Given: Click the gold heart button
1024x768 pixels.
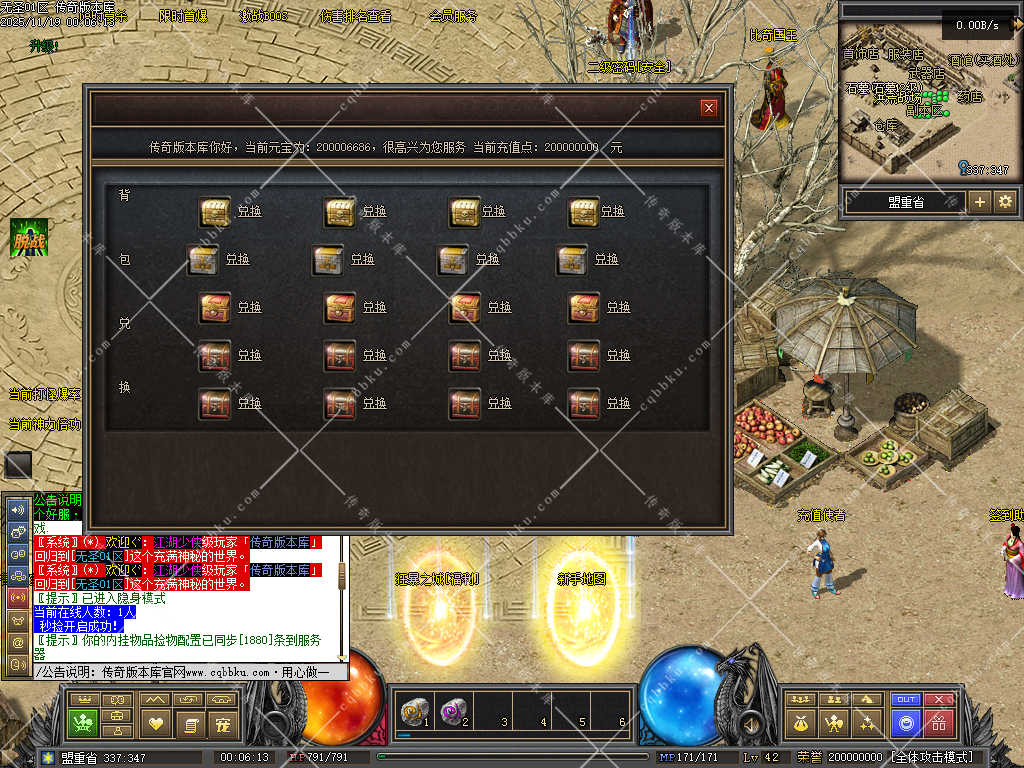Looking at the screenshot, I should pos(155,722).
